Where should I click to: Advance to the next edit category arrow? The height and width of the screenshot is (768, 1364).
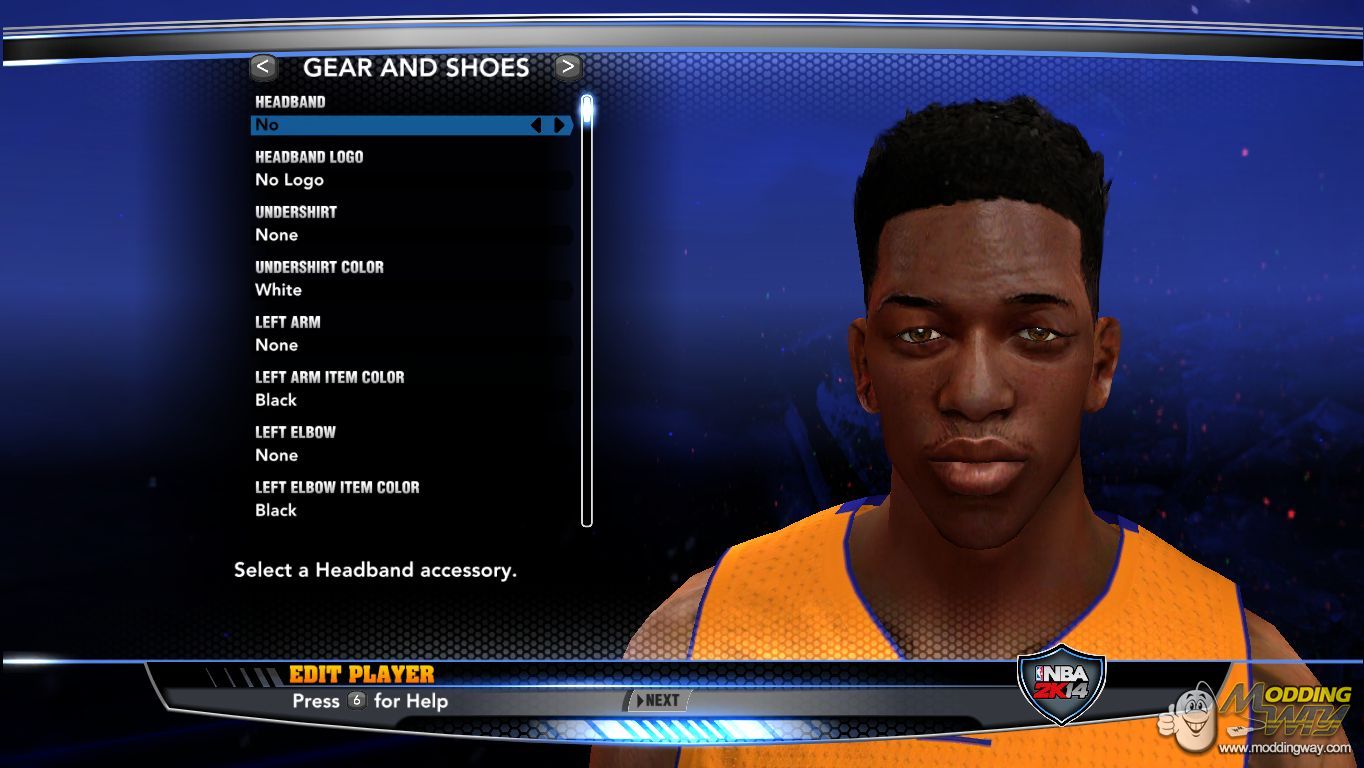(x=568, y=67)
